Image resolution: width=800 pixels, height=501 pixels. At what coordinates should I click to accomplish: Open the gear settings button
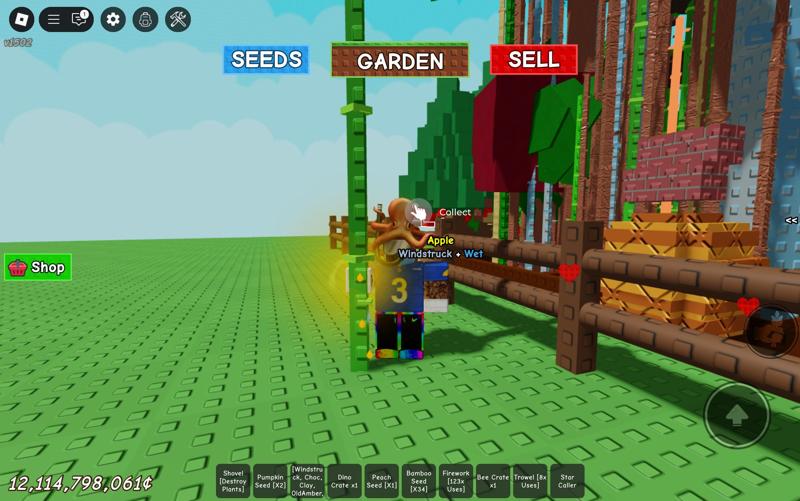tap(113, 19)
